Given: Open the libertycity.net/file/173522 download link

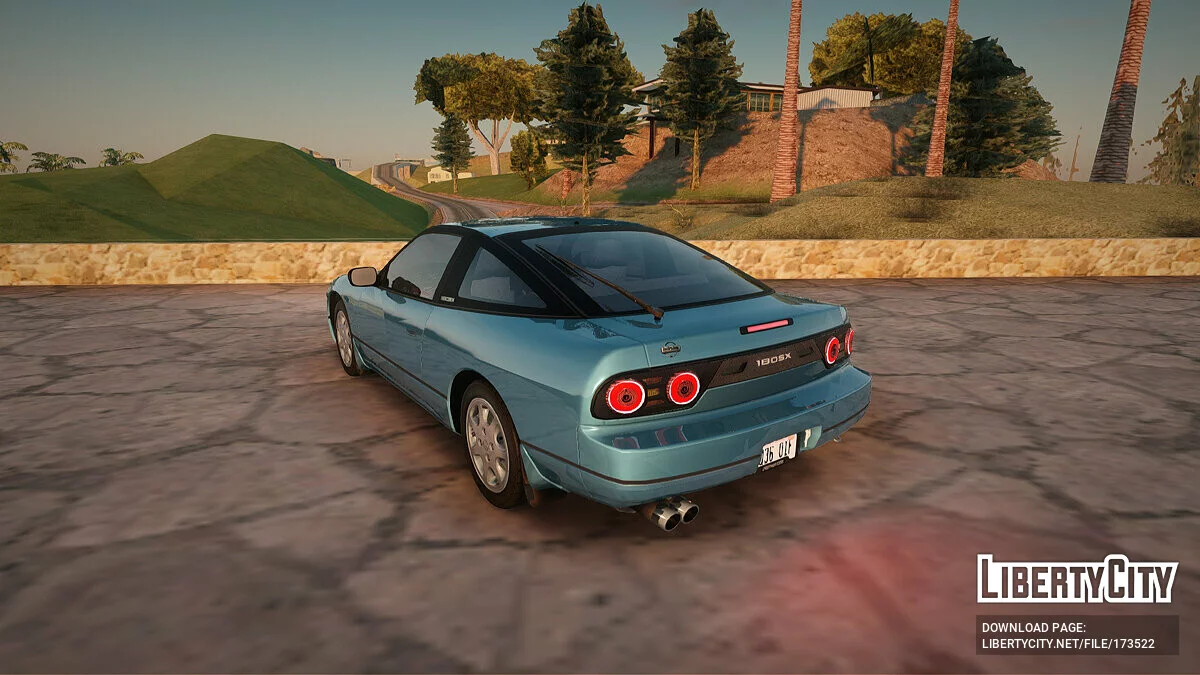Looking at the screenshot, I should point(1068,644).
